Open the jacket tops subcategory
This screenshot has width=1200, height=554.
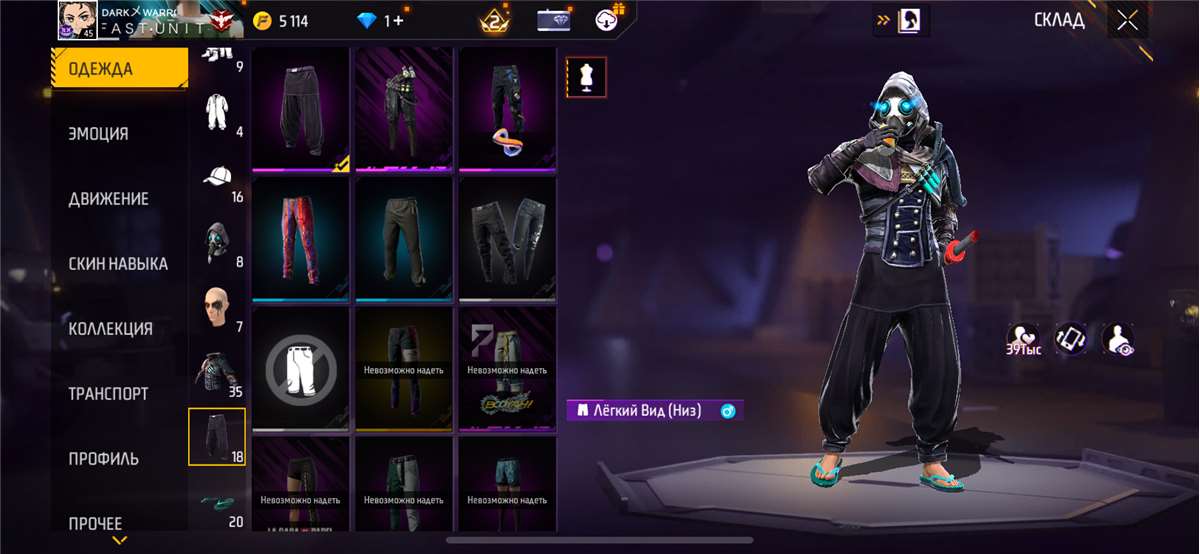[217, 373]
